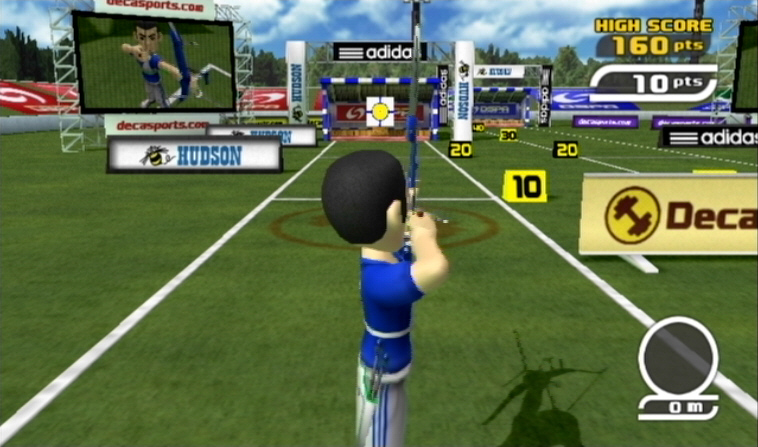Viewport: 758px width, 447px height.
Task: Click the circular wind gauge indicator
Action: coord(678,358)
